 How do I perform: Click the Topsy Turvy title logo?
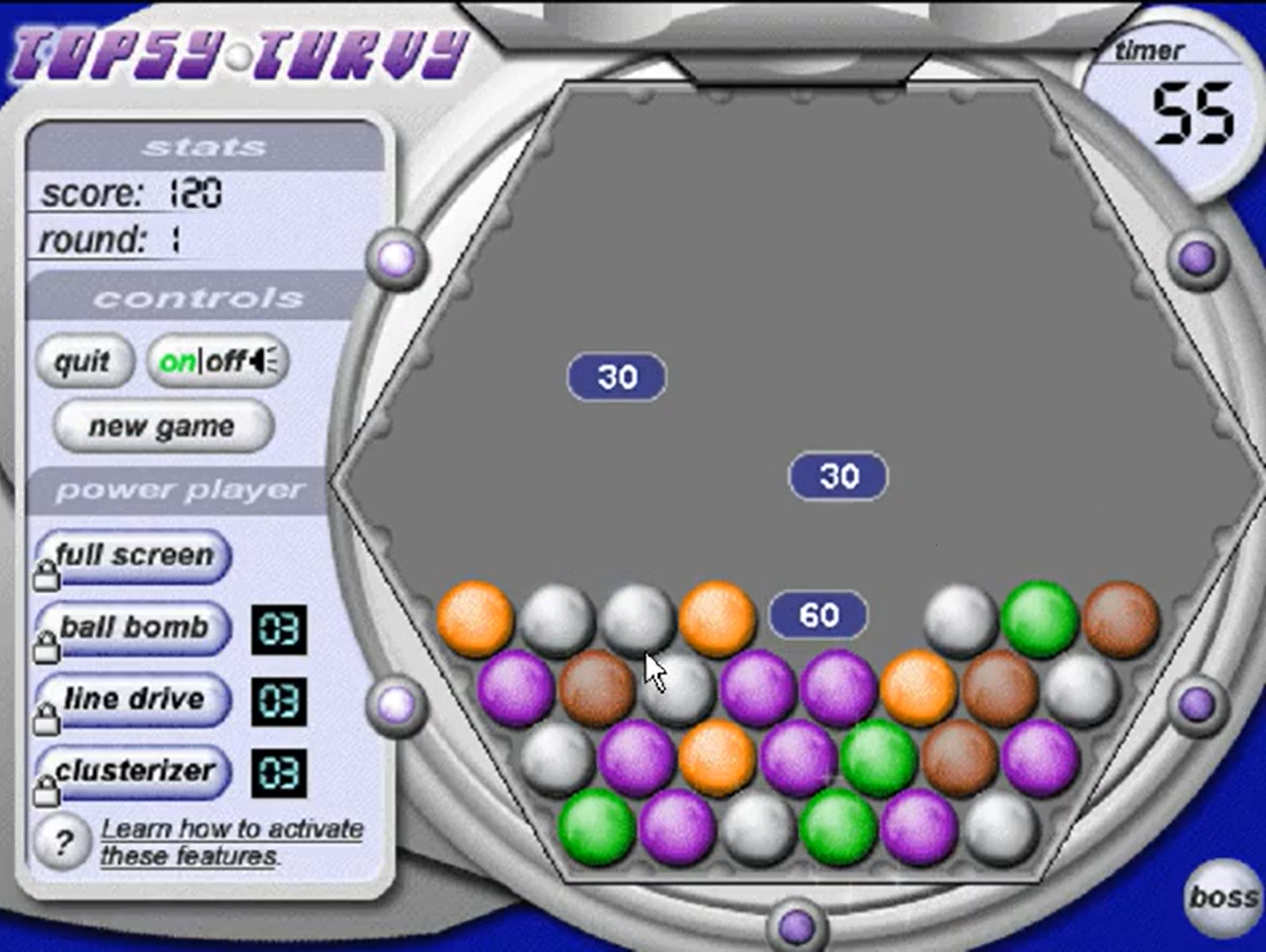click(236, 55)
